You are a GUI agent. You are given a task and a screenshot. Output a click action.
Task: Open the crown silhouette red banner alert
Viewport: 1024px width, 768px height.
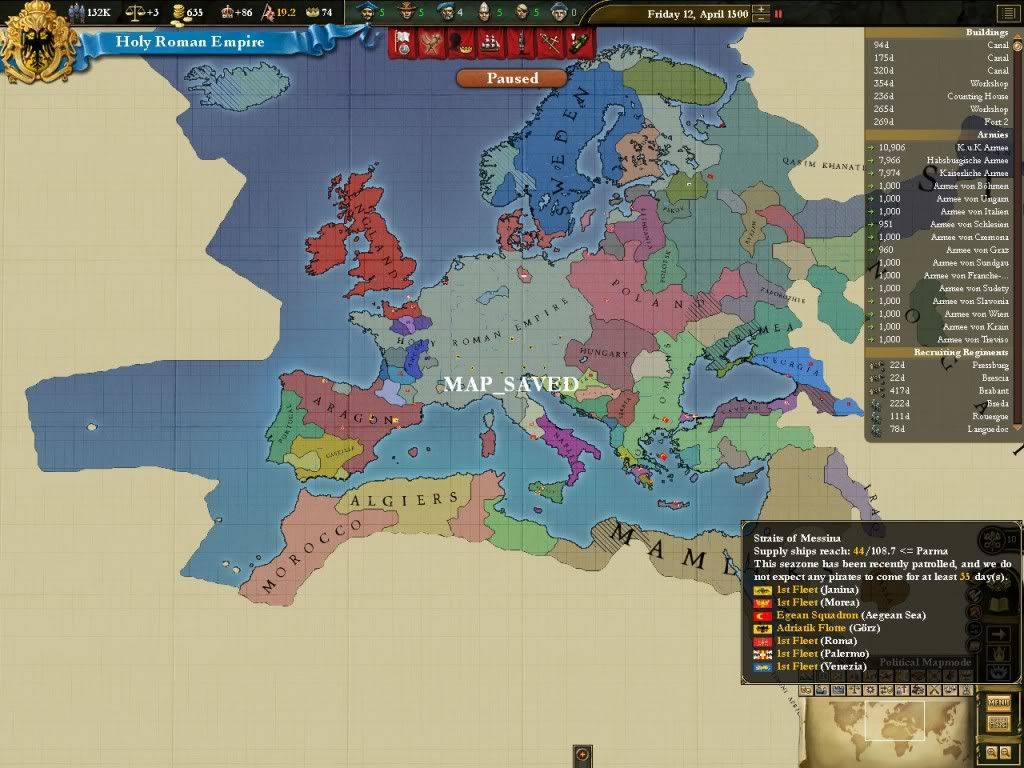pyautogui.click(x=461, y=42)
